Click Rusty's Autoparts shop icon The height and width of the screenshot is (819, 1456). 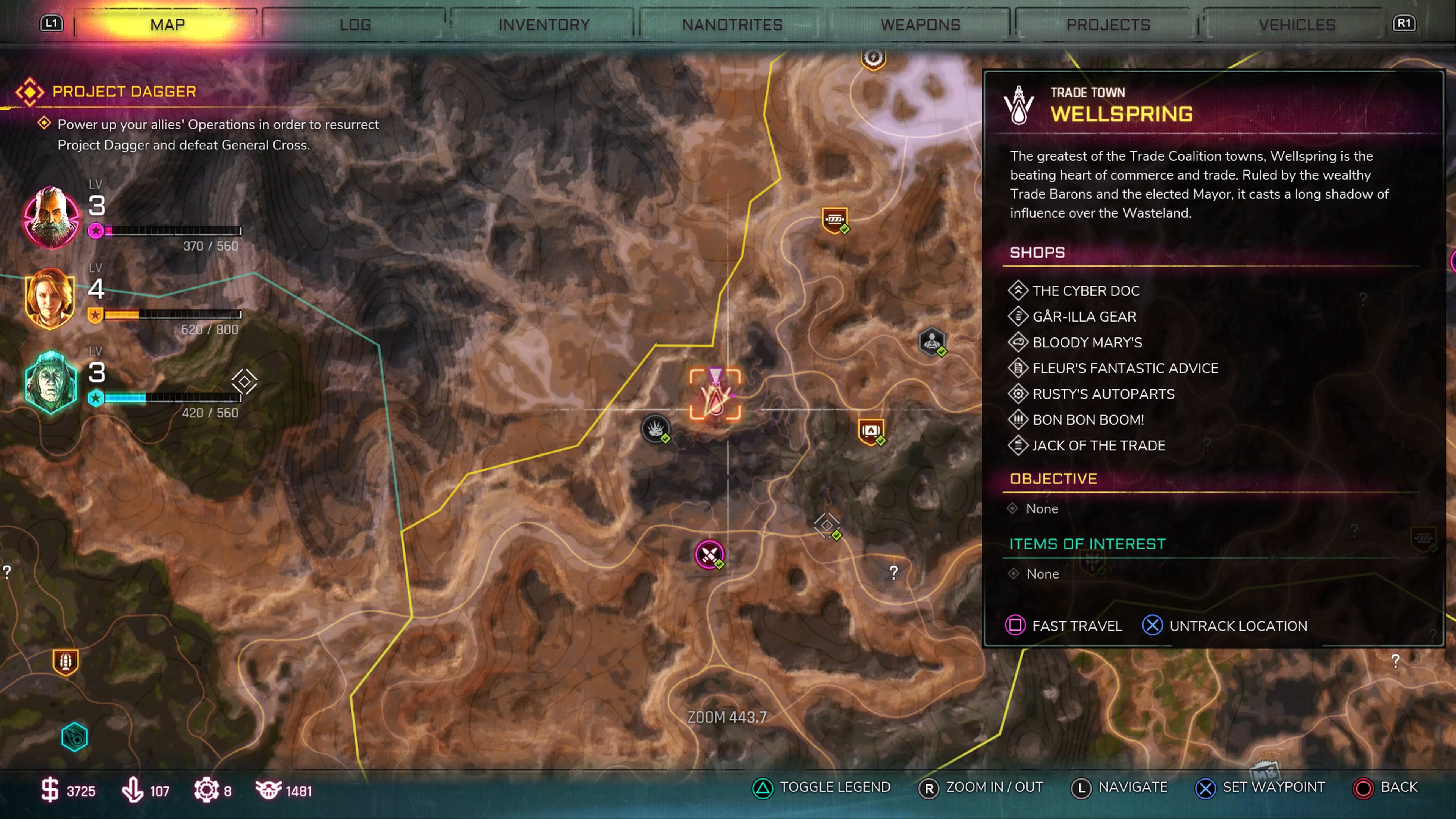tap(1018, 394)
